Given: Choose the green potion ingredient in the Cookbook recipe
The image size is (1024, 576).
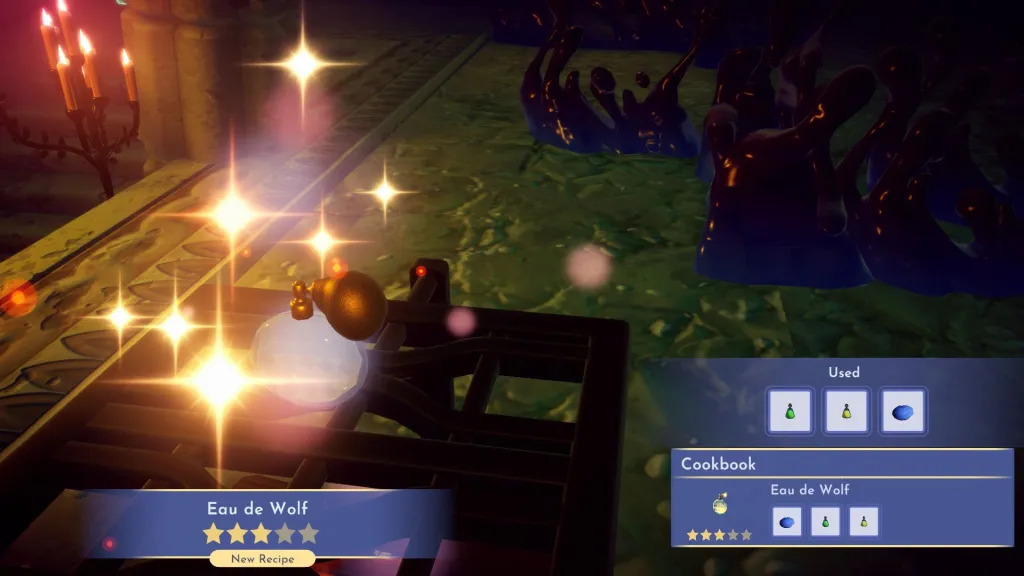Looking at the screenshot, I should point(825,521).
